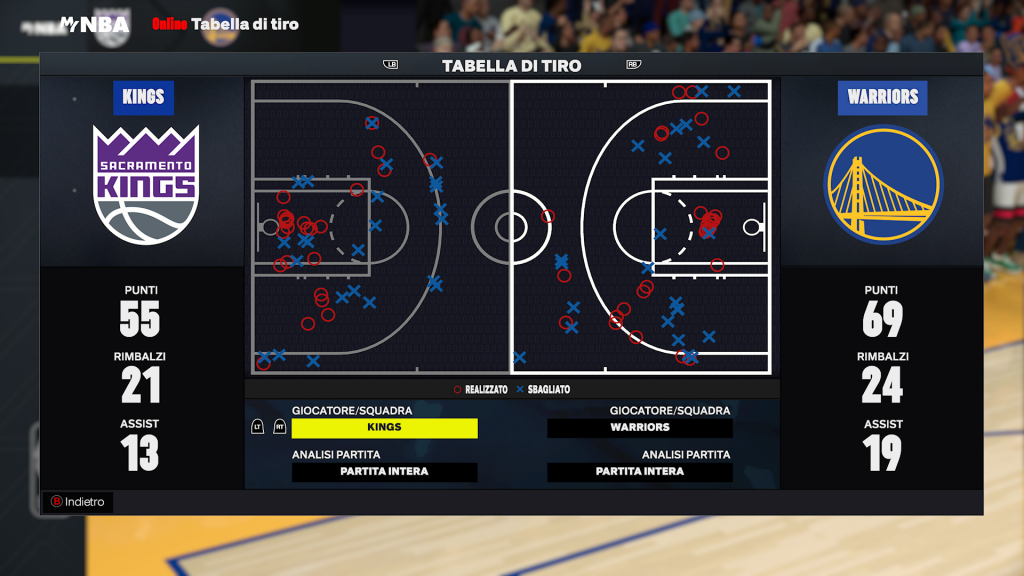Change the Kings Partita Intera game analysis
This screenshot has height=576, width=1024.
pyautogui.click(x=384, y=472)
